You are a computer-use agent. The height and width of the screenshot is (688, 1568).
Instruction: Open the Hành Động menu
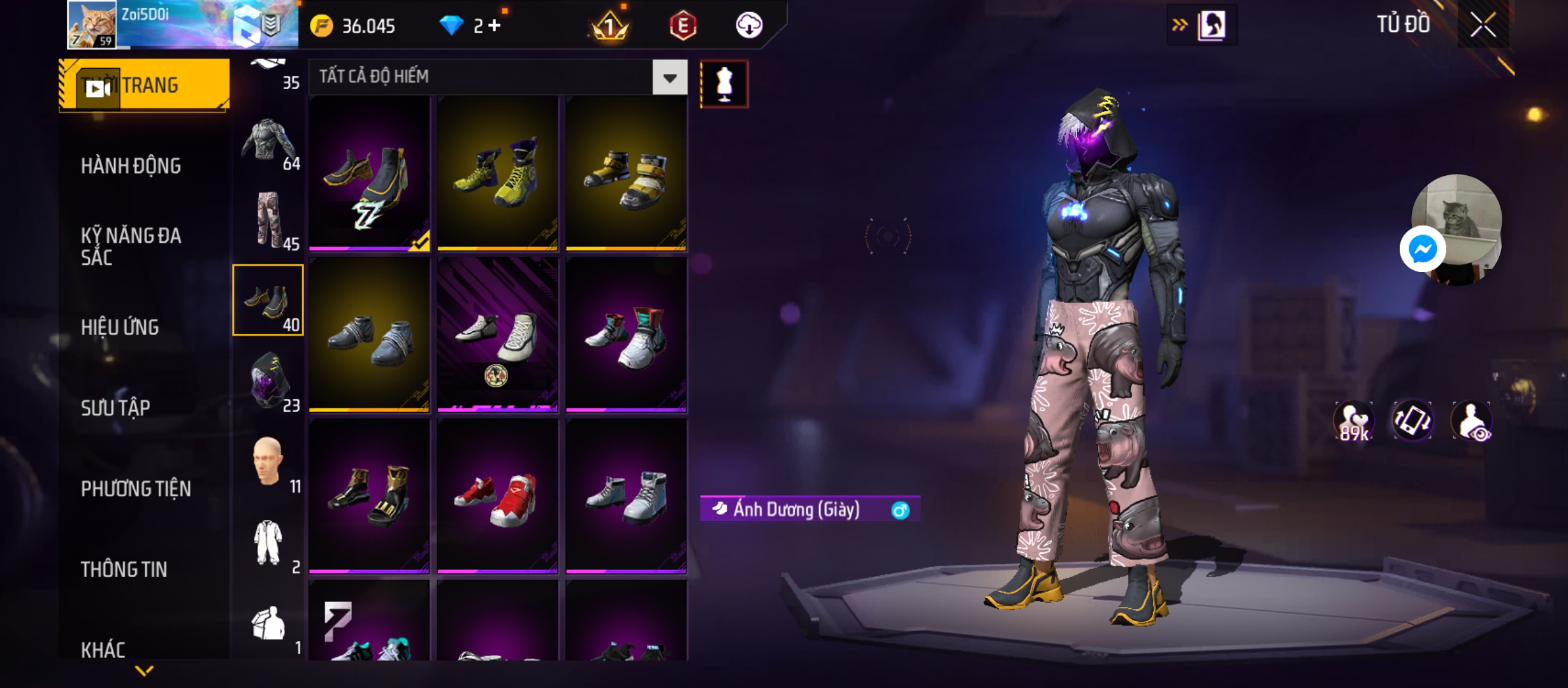tap(131, 166)
